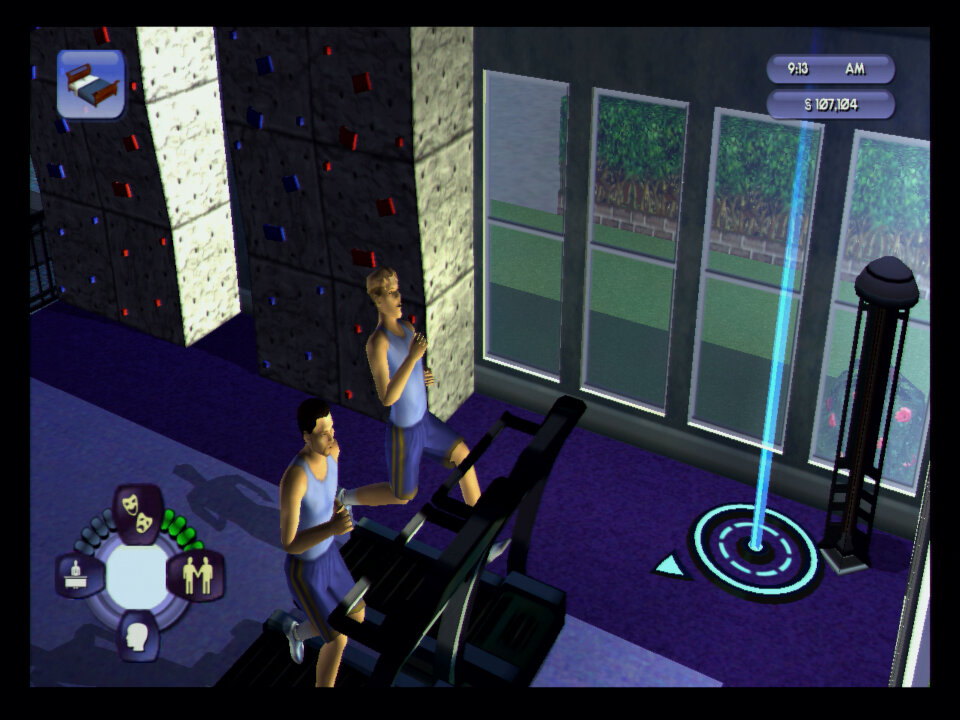Click the bed icon in the corner

[91, 84]
